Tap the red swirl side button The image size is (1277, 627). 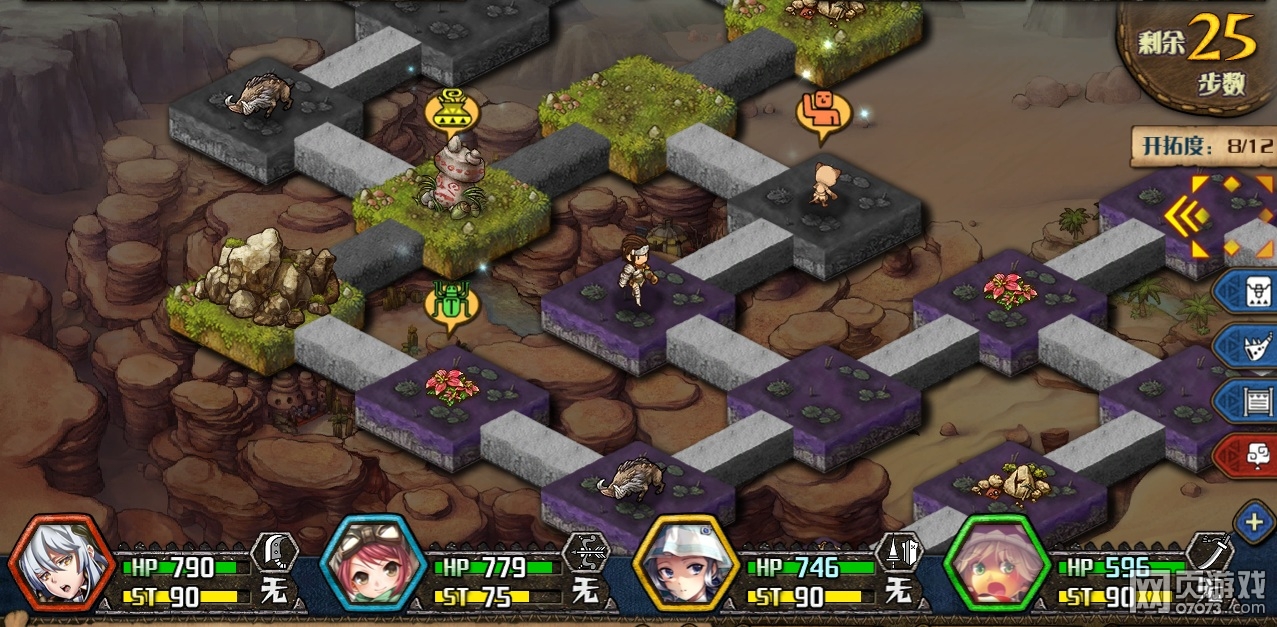tap(1247, 455)
